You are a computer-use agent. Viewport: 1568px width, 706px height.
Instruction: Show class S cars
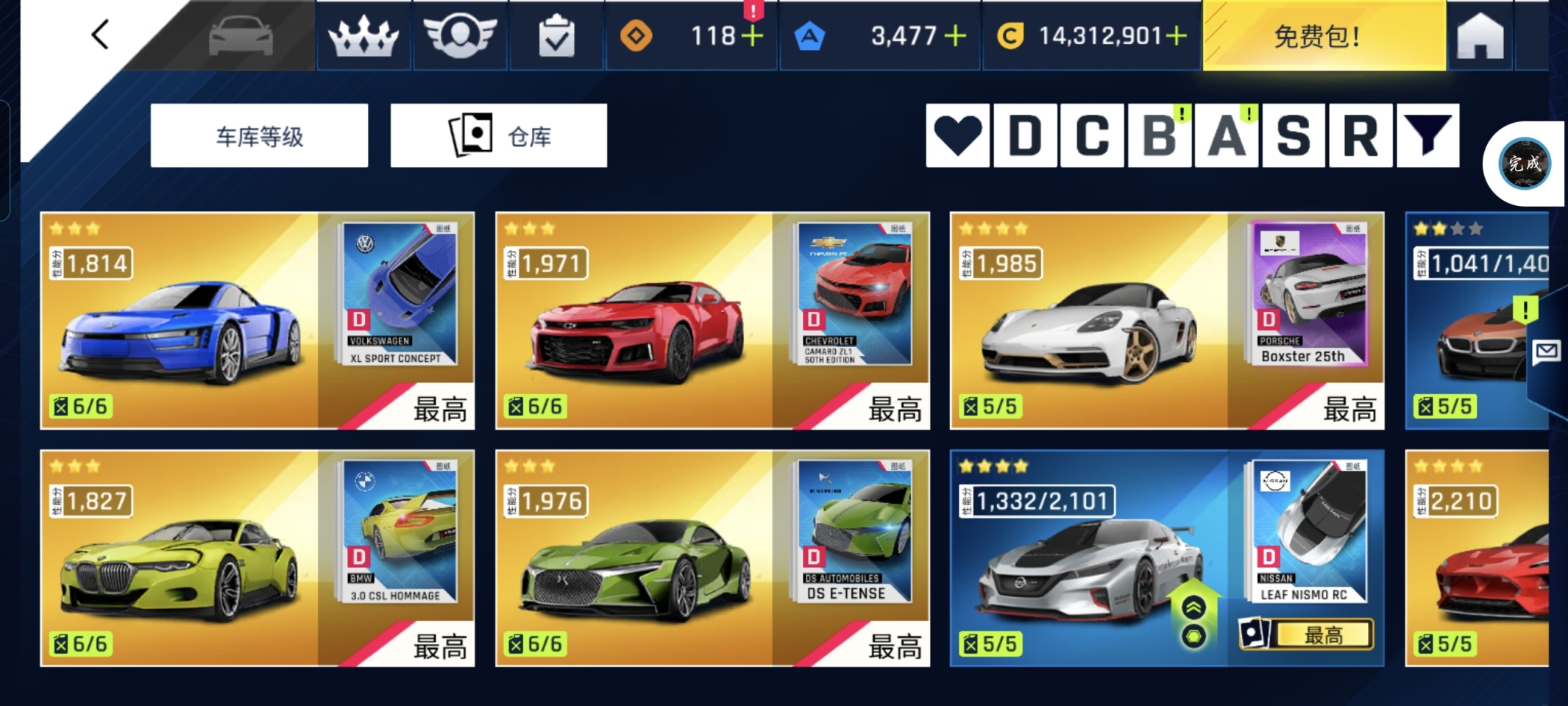[1294, 136]
